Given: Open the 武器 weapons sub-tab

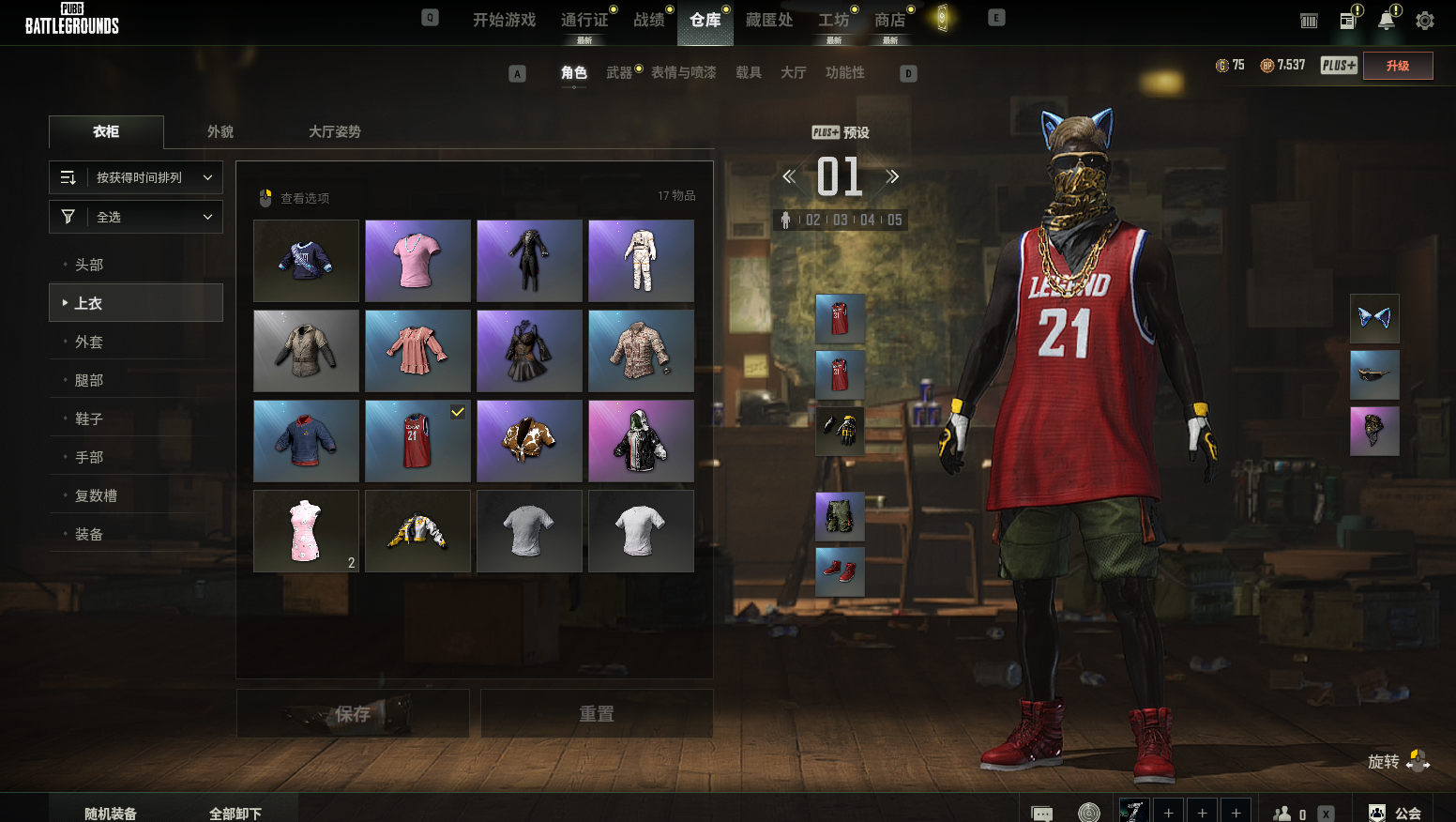Looking at the screenshot, I should pos(619,72).
